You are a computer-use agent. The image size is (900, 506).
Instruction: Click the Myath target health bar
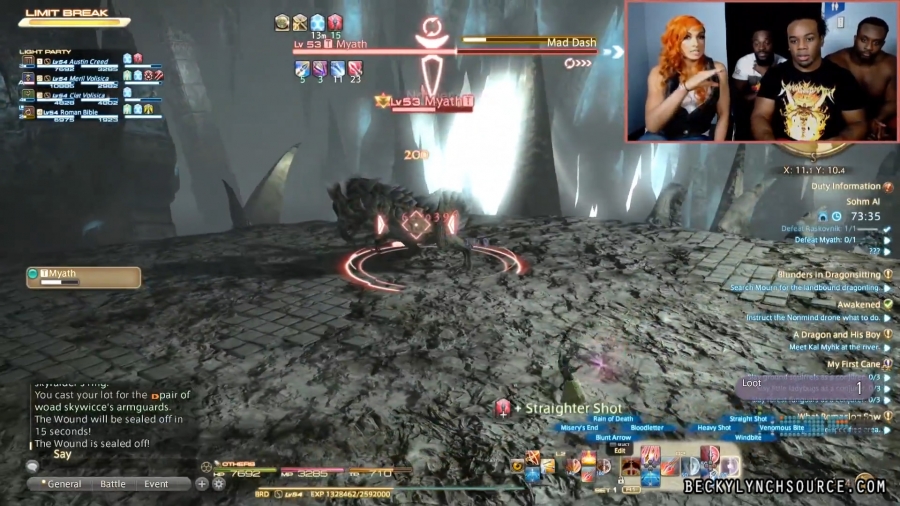click(375, 50)
